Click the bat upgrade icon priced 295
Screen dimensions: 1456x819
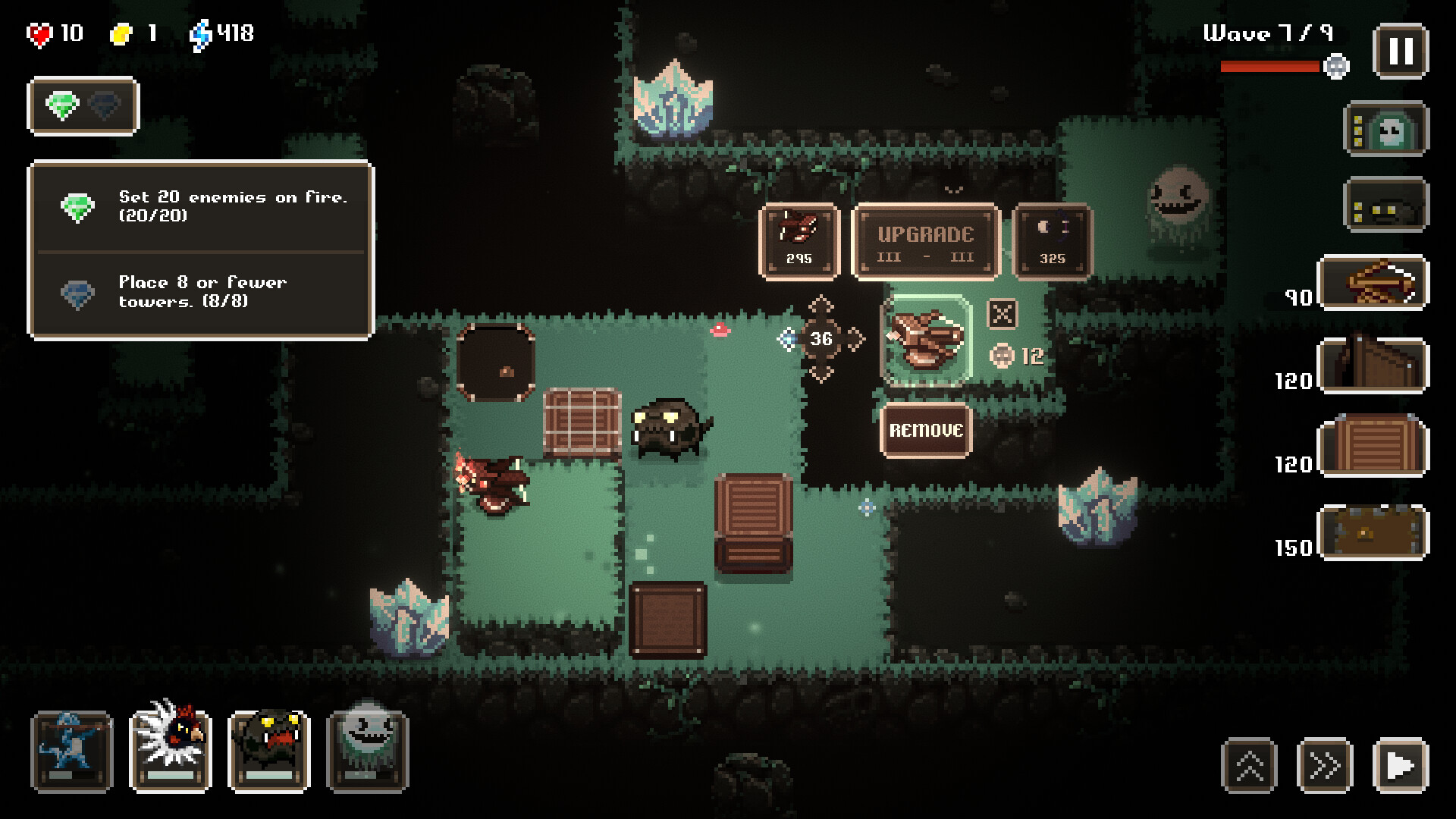pyautogui.click(x=800, y=241)
